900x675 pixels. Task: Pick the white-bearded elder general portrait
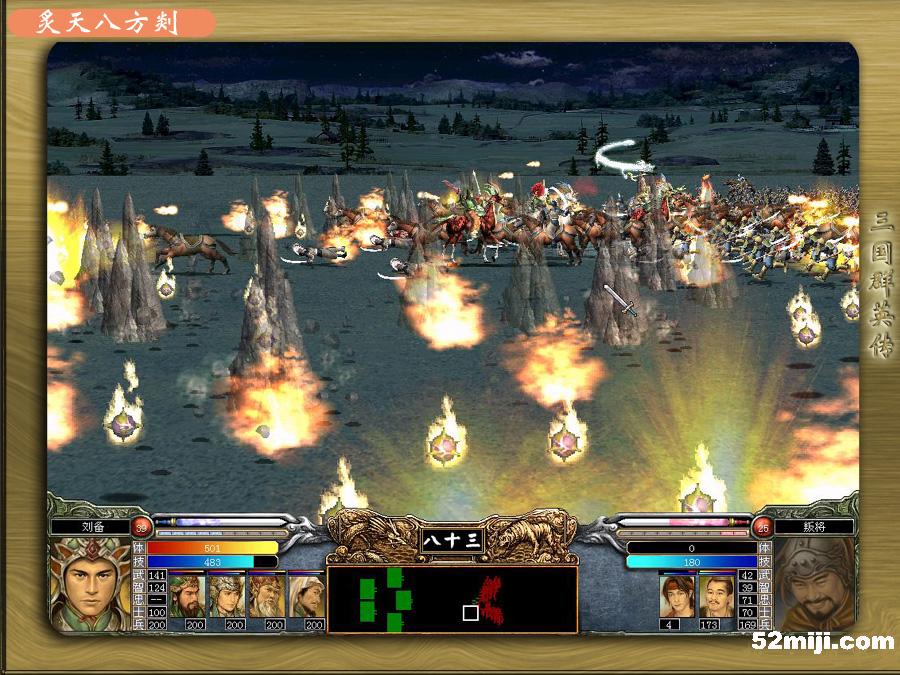[267, 596]
